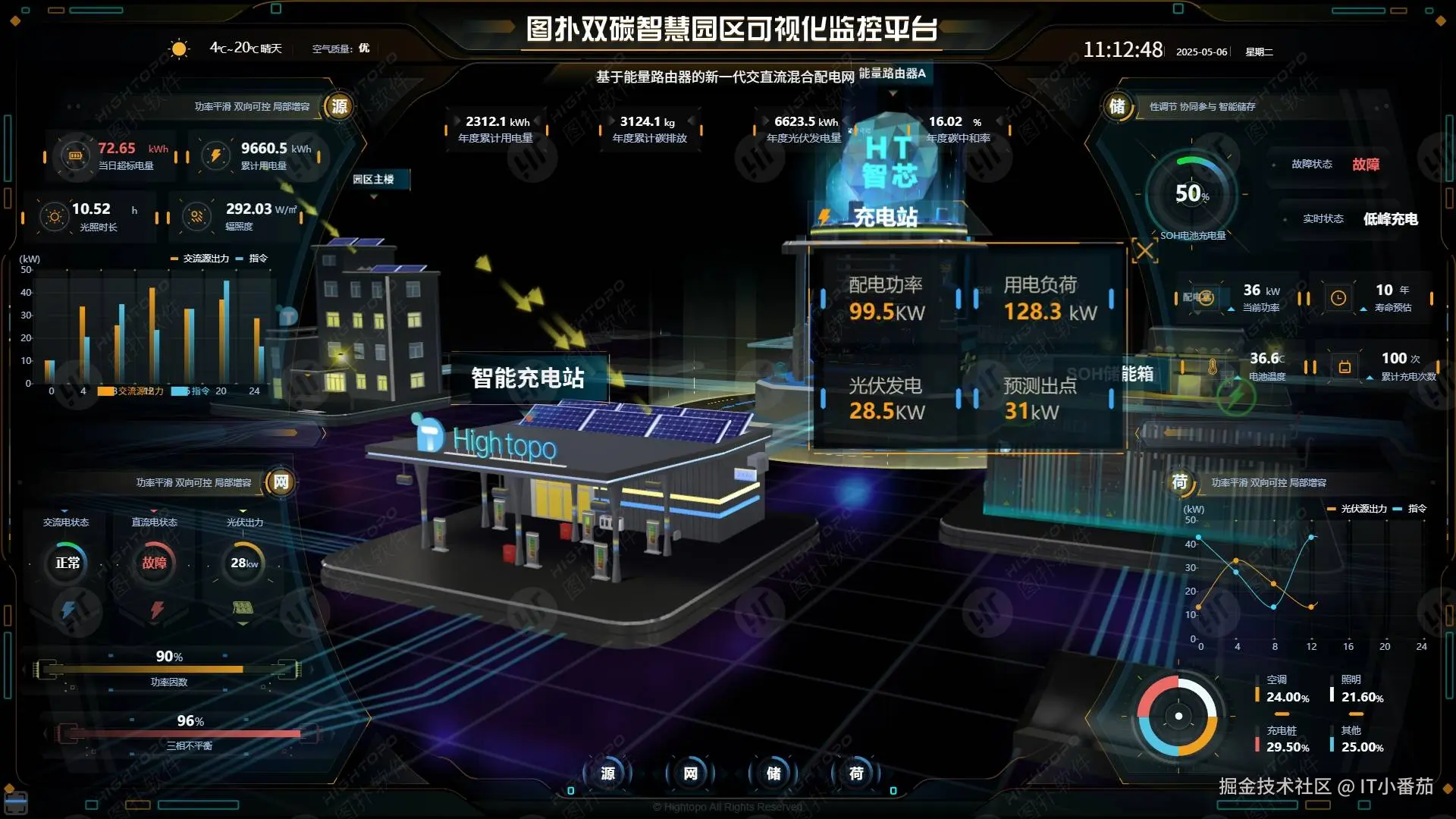This screenshot has height=819, width=1456.
Task: Select the 源 node in the bottom navigation
Action: click(x=607, y=774)
